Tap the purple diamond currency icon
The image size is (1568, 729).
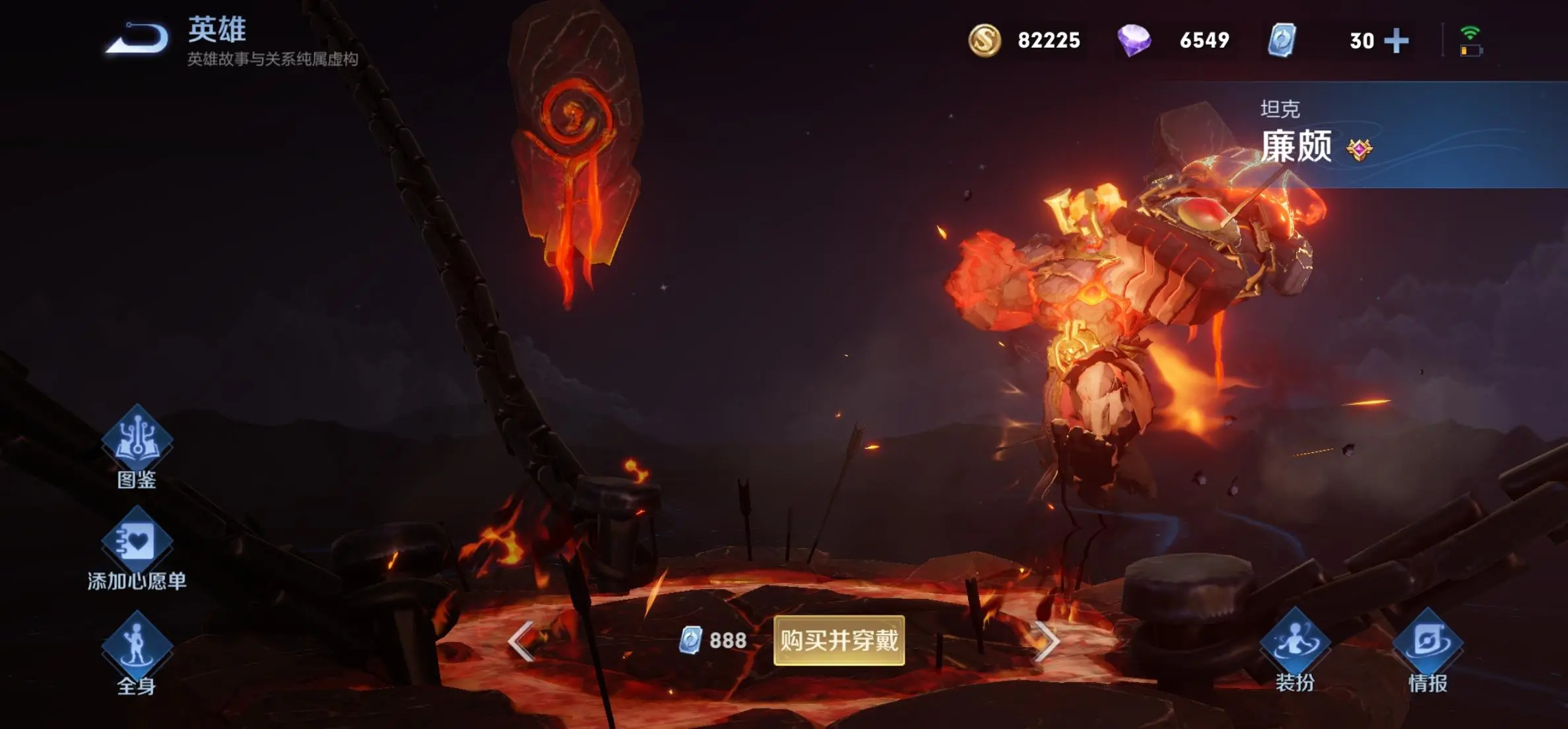(1134, 40)
